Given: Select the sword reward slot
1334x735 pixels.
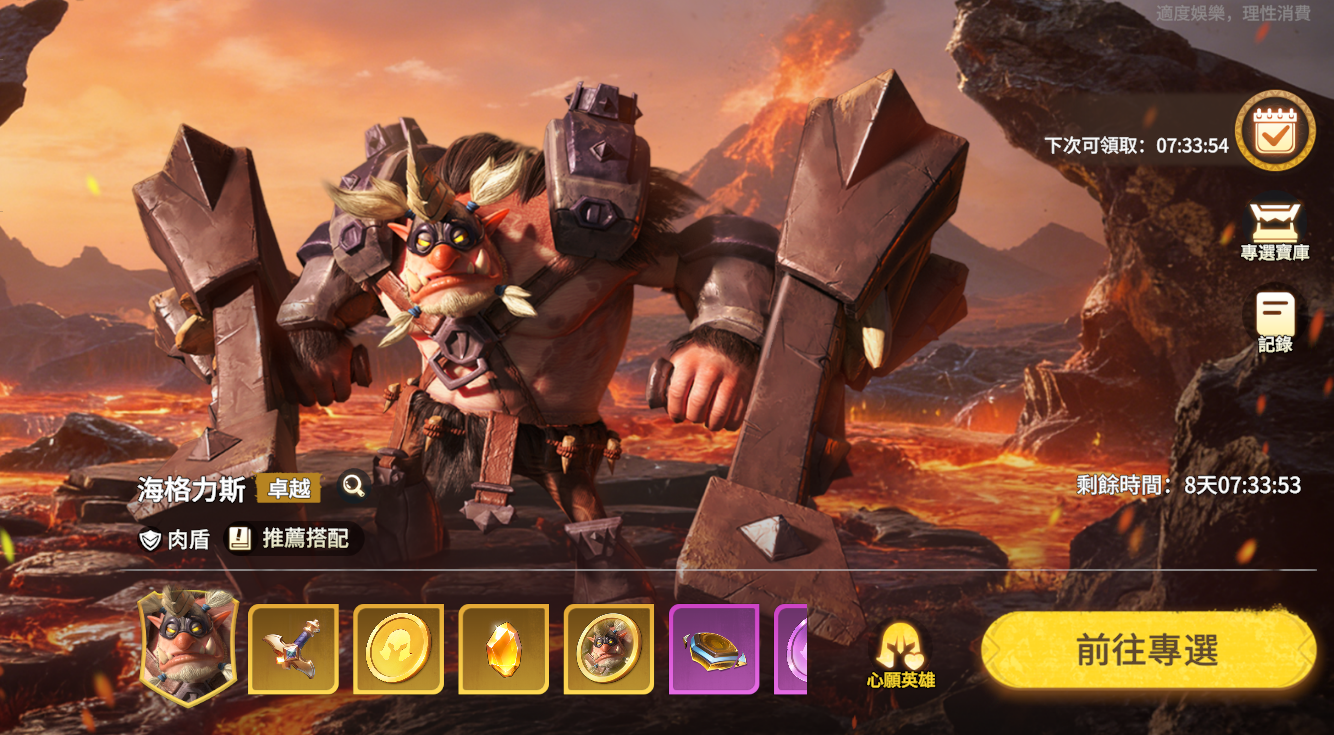Looking at the screenshot, I should pos(293,649).
